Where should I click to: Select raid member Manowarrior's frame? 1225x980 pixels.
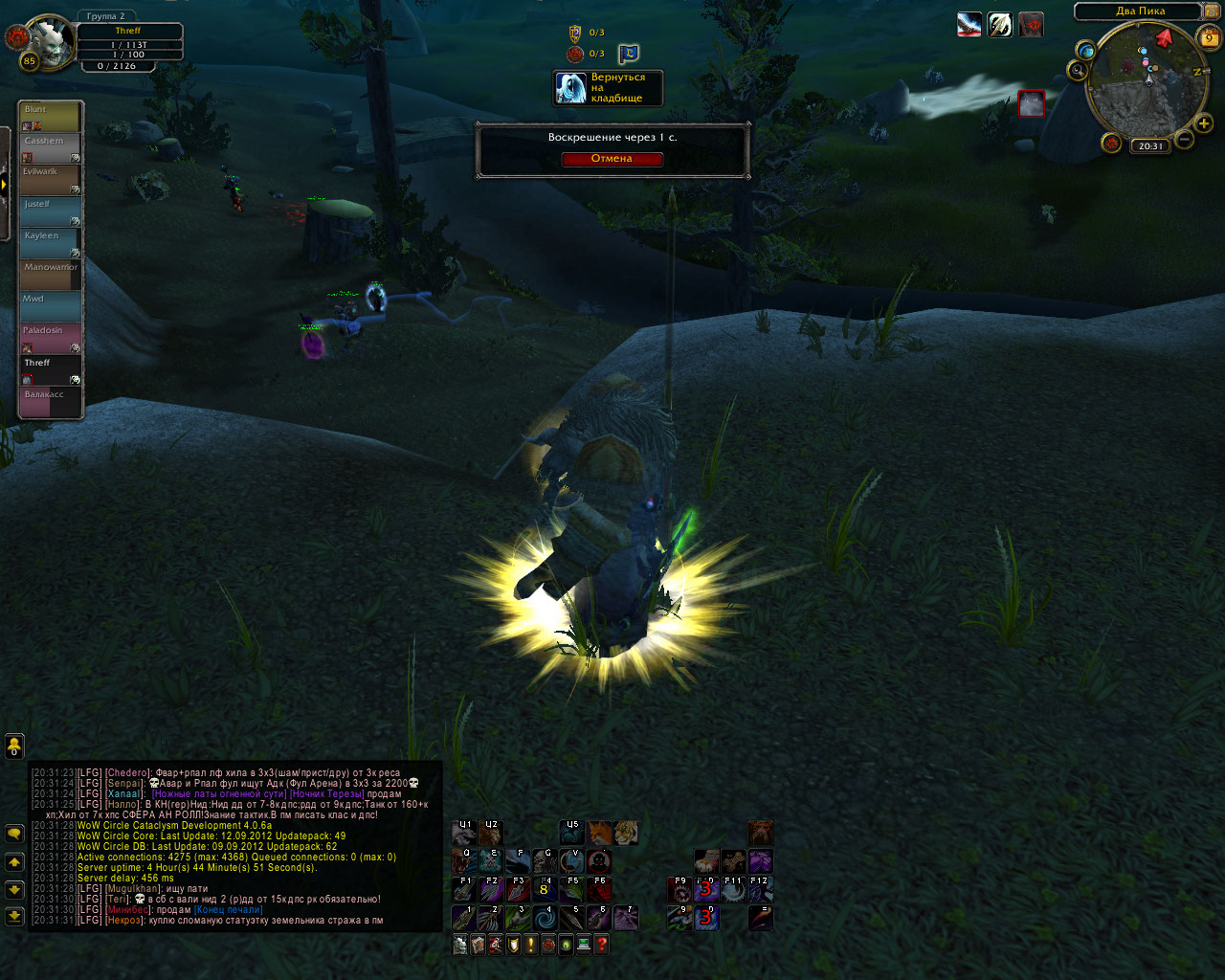coord(51,275)
